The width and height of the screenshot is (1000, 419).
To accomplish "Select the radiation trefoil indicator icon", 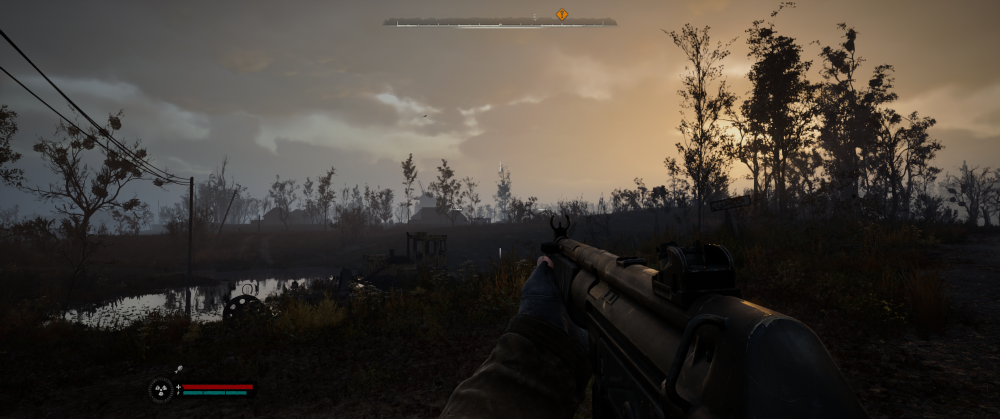I will [160, 389].
